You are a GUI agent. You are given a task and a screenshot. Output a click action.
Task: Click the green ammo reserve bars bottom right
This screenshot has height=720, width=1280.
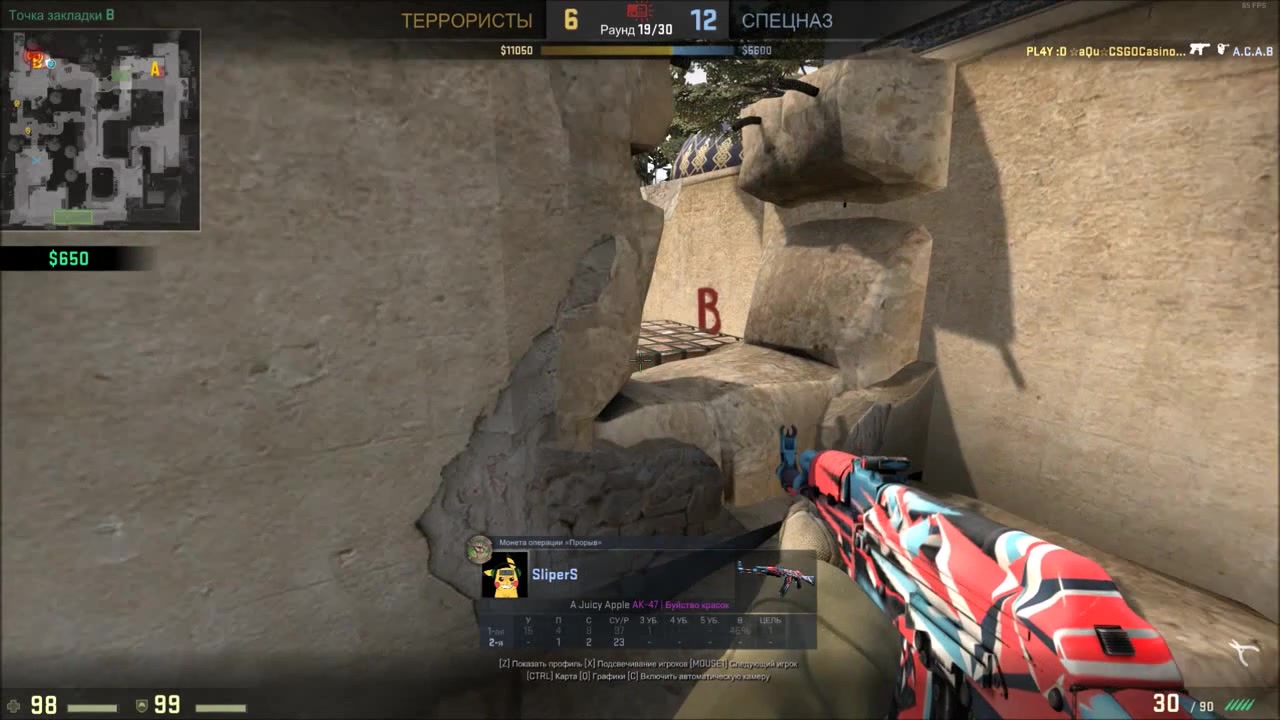1239,705
